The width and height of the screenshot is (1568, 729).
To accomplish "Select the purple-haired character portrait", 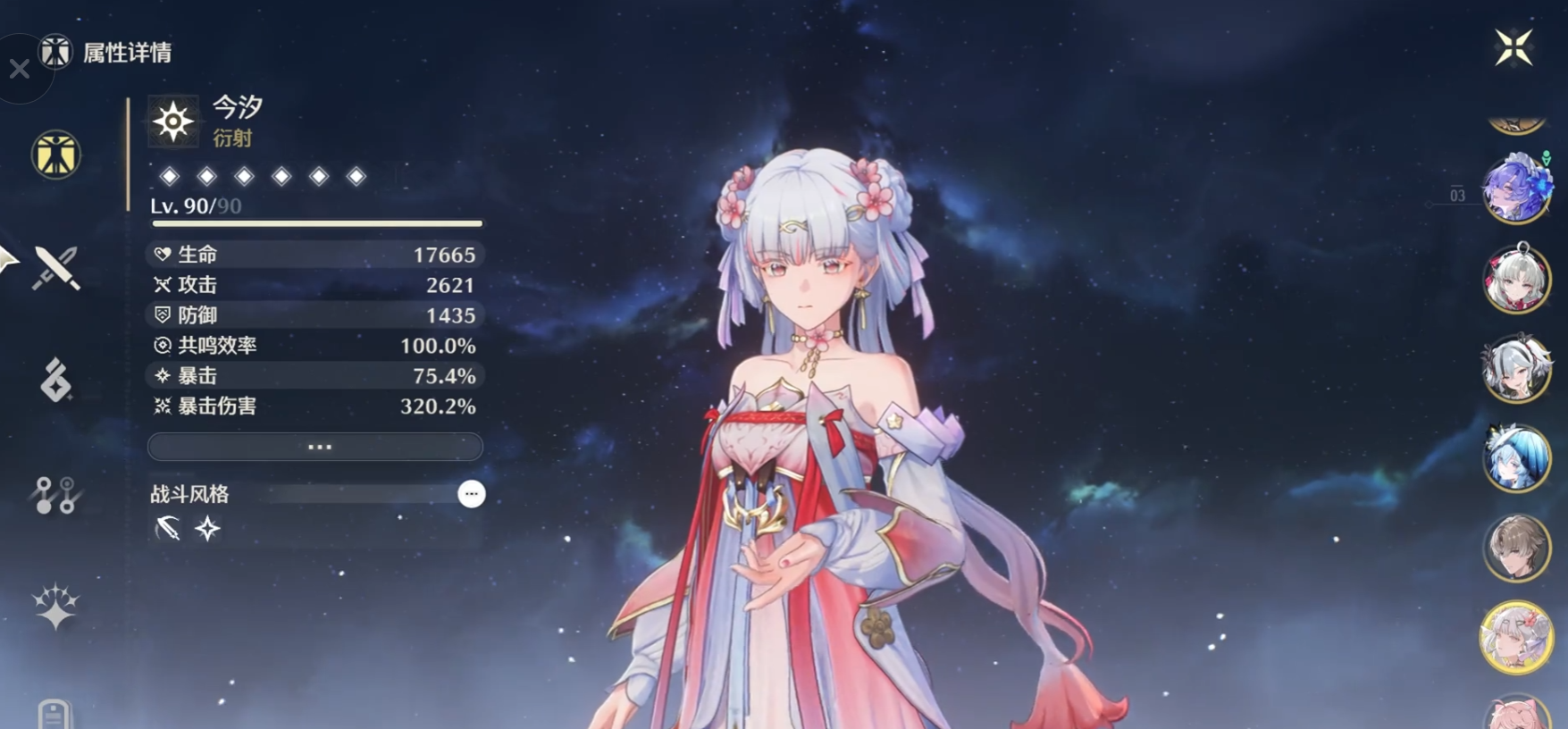I will pyautogui.click(x=1515, y=188).
